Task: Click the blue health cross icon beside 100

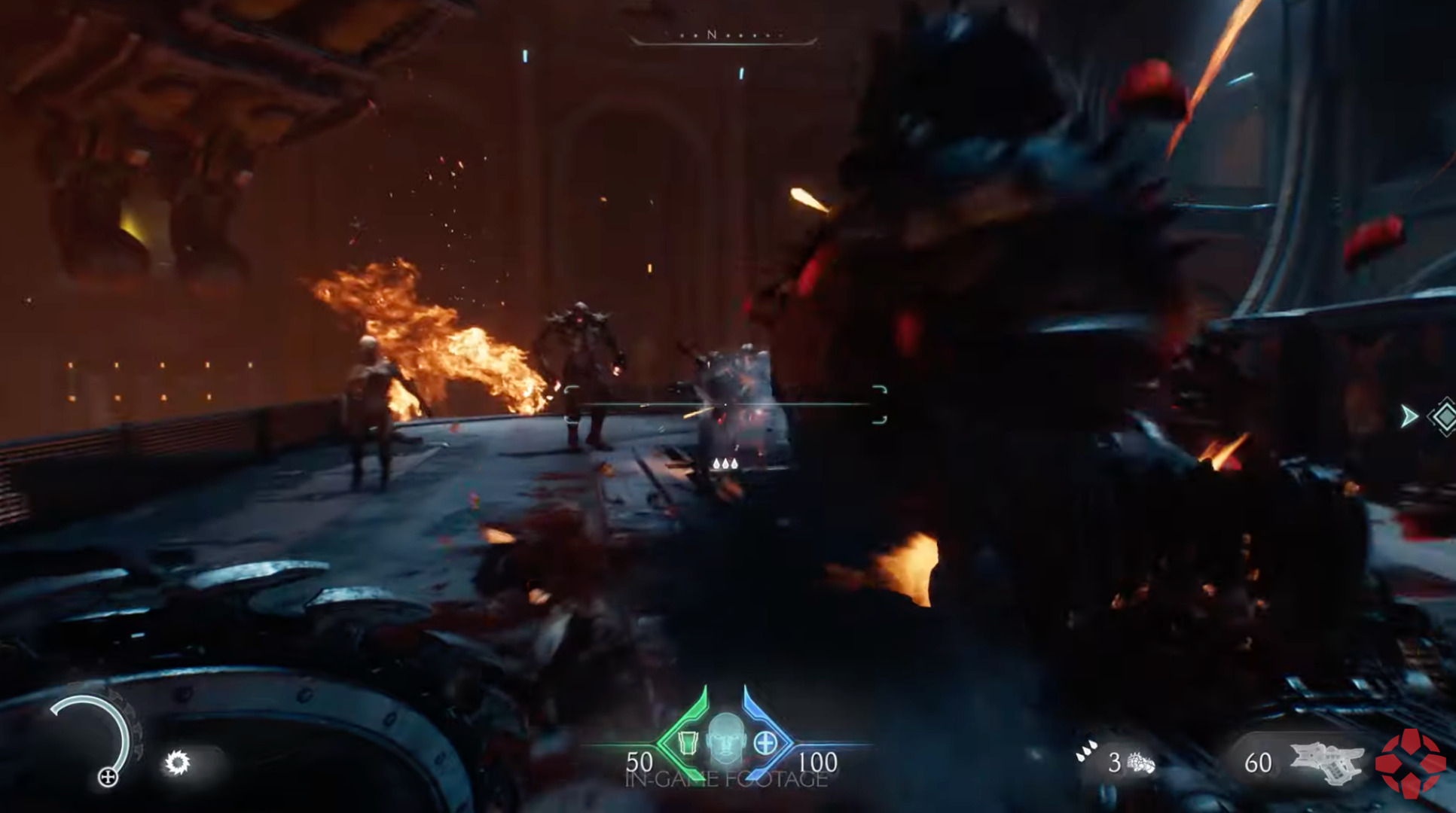Action: click(766, 743)
